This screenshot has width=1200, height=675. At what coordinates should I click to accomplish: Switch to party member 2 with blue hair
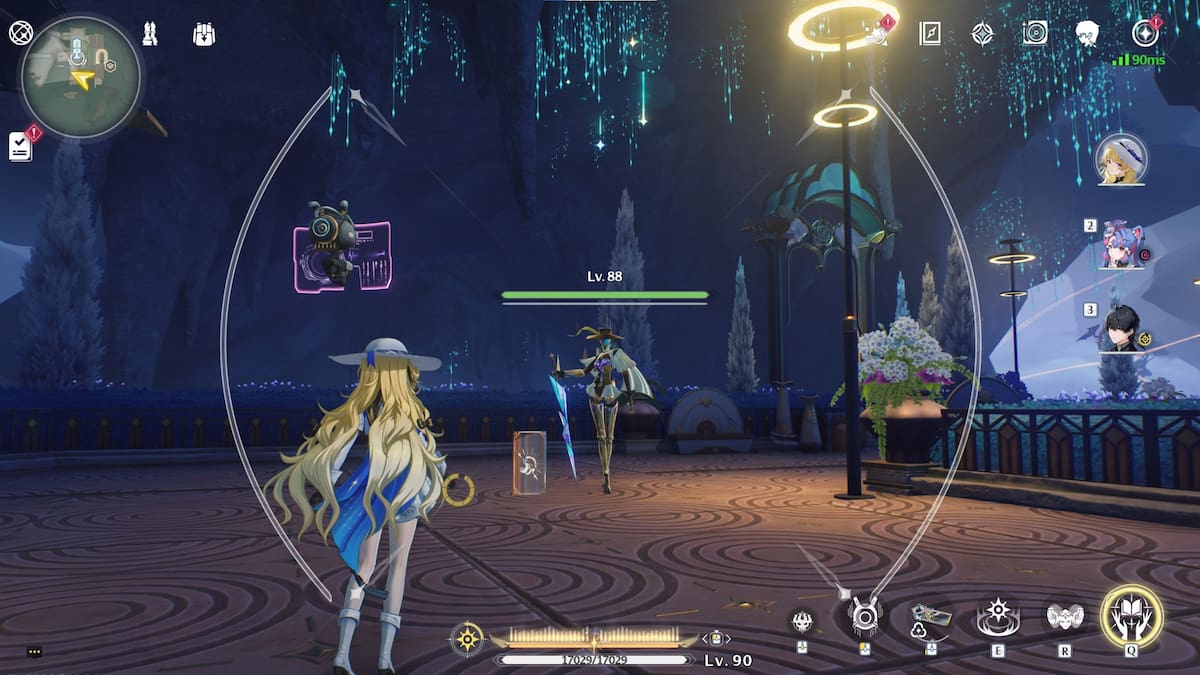pyautogui.click(x=1121, y=245)
